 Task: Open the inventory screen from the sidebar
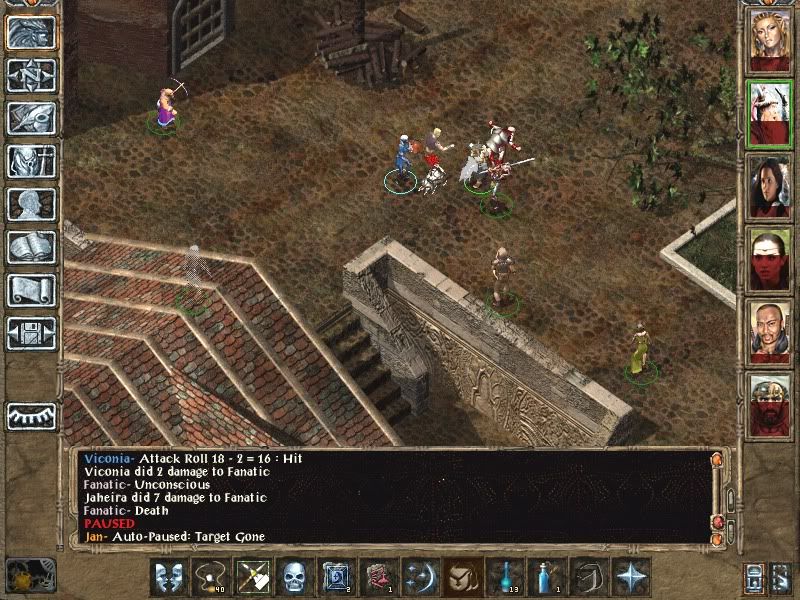click(x=32, y=161)
